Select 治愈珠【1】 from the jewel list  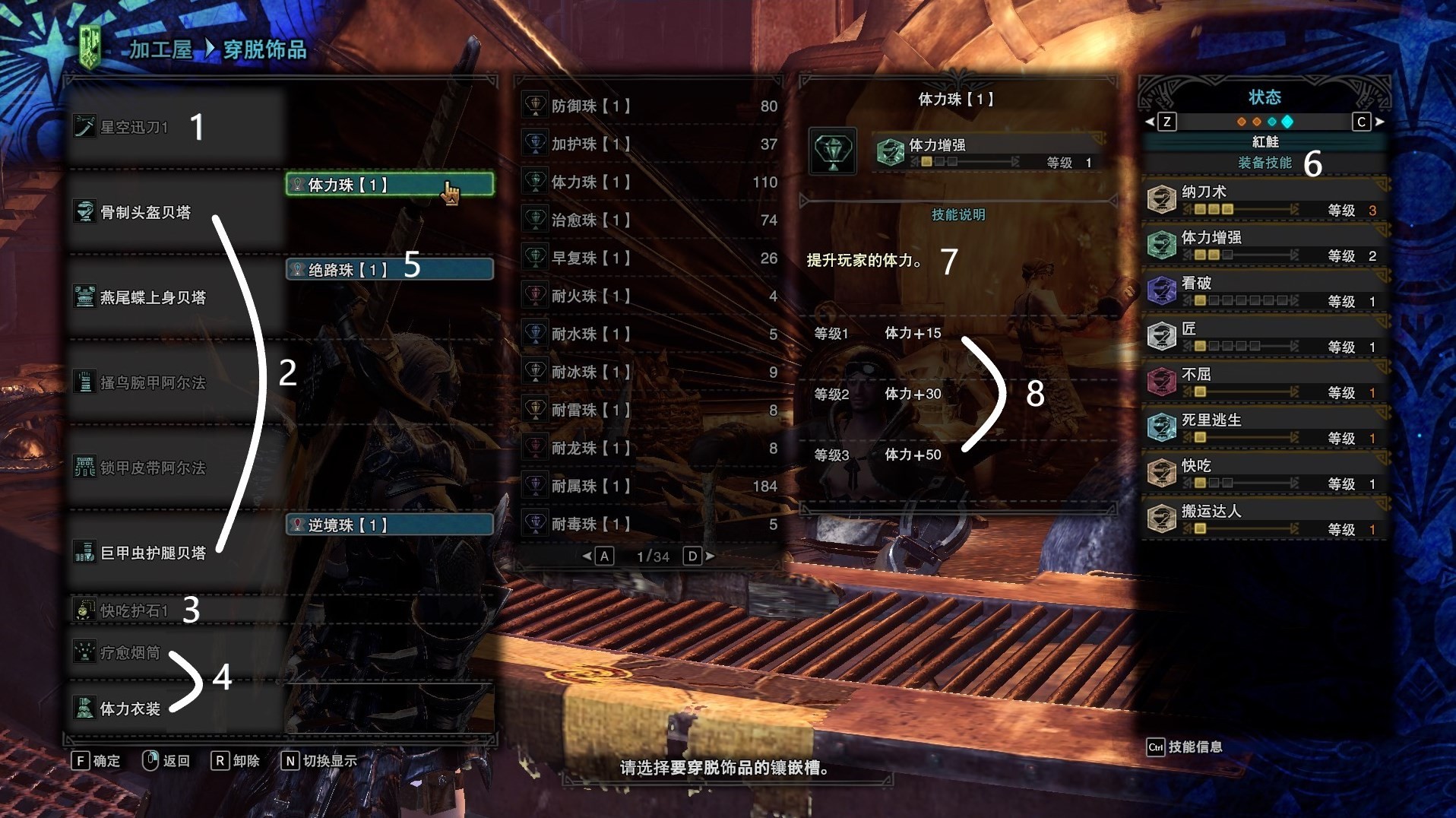[x=650, y=220]
